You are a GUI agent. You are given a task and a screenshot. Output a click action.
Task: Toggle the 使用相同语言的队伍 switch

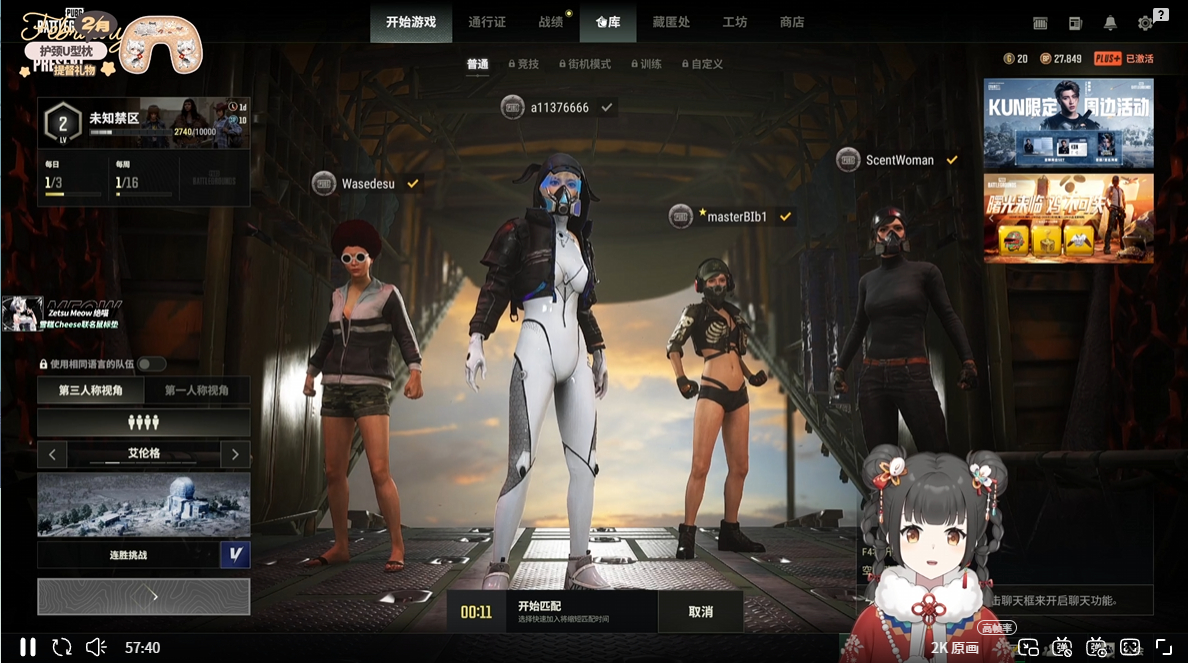click(x=152, y=364)
